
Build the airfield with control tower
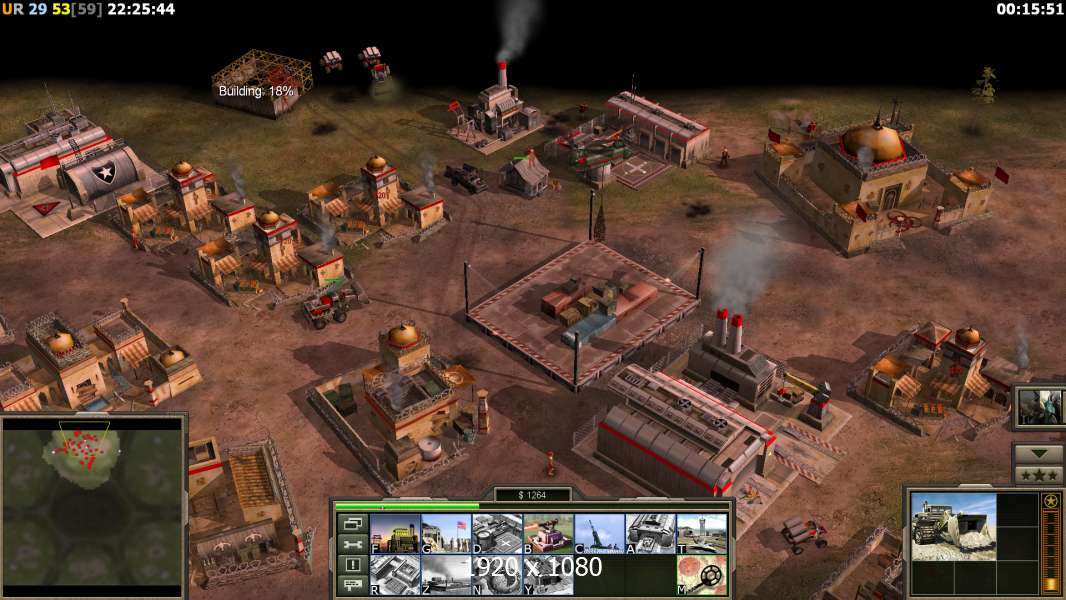[x=701, y=534]
